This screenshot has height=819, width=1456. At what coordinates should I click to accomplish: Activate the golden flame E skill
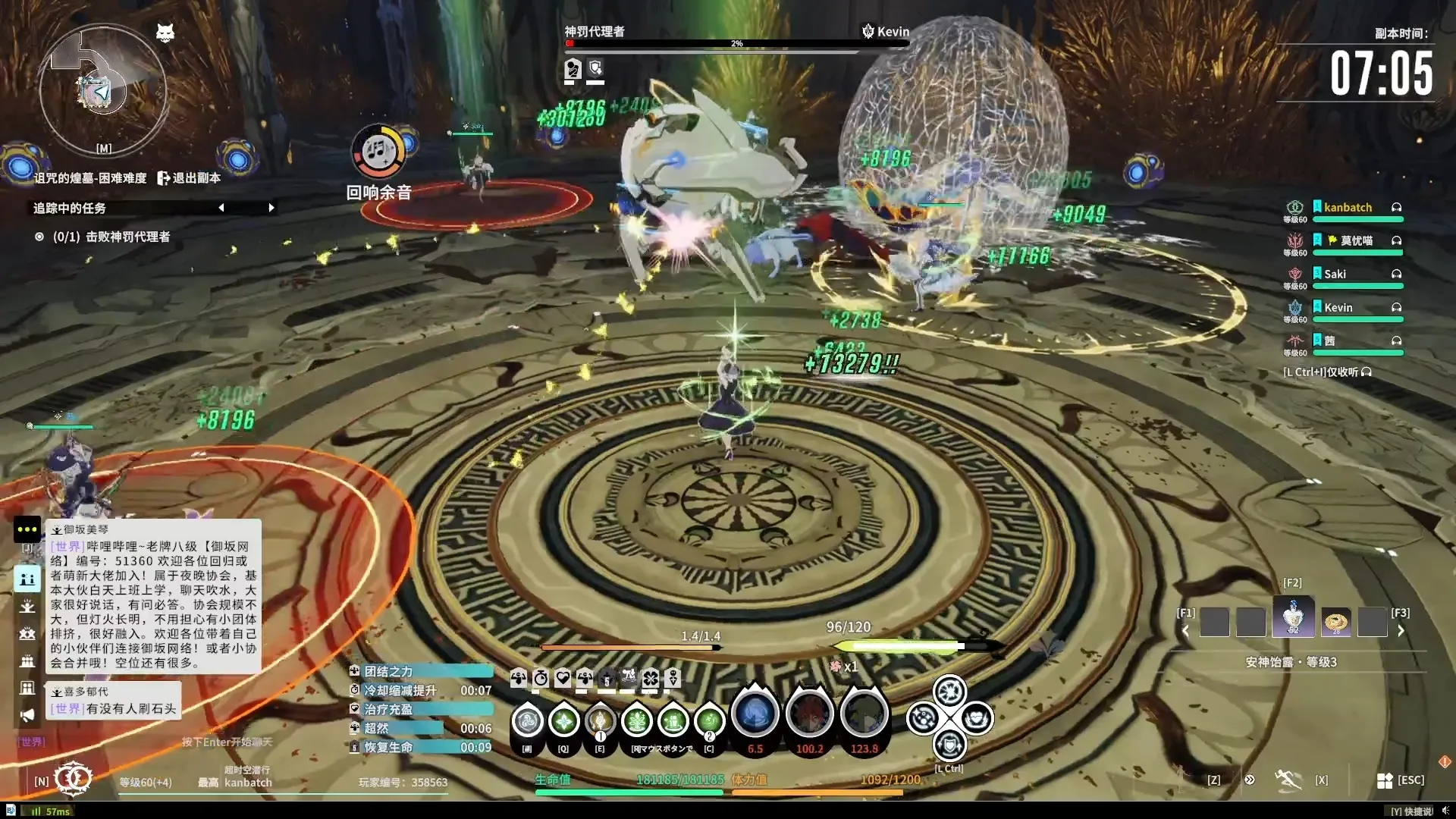click(x=600, y=721)
